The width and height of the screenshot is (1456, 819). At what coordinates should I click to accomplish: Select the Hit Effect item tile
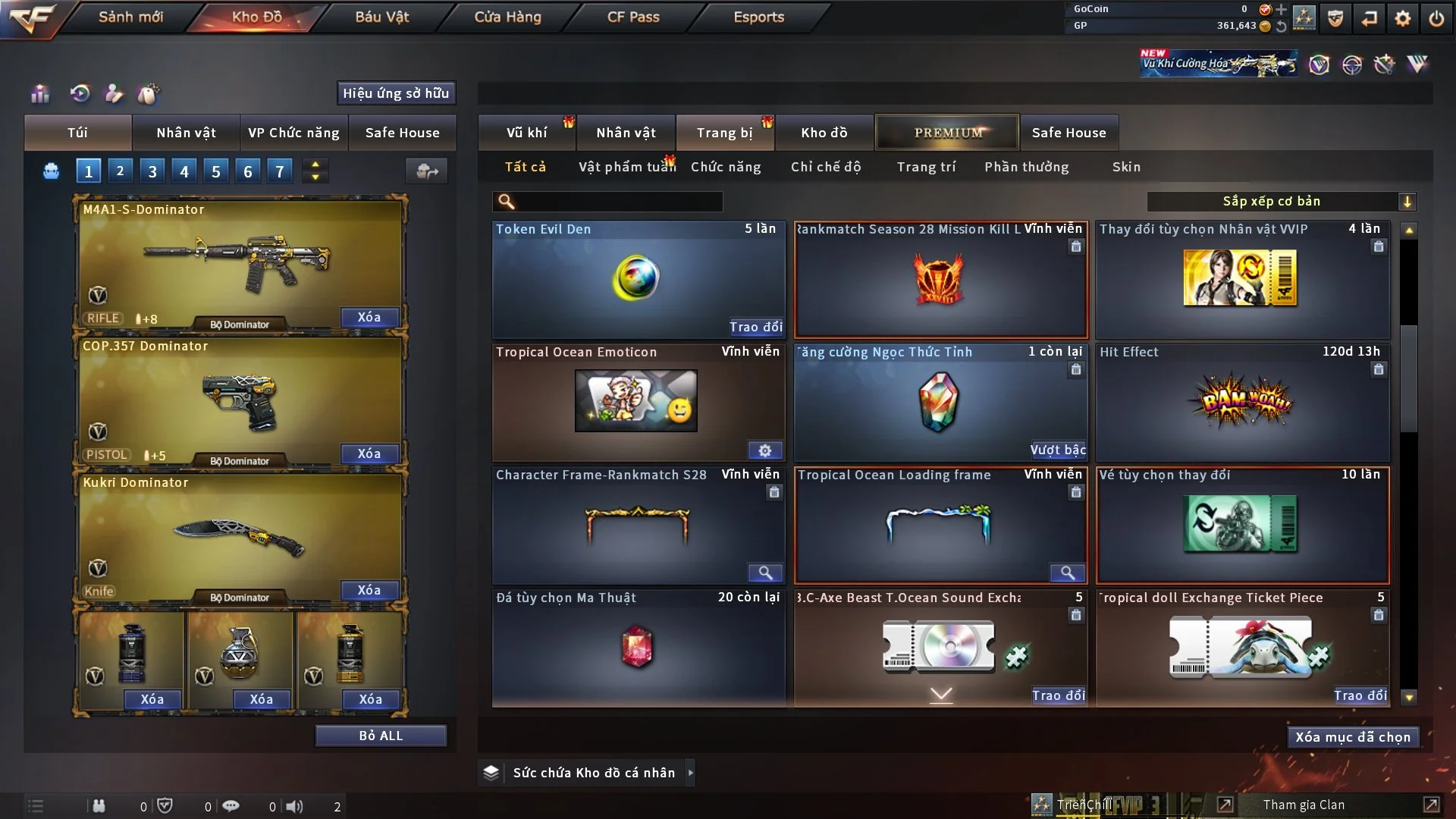click(x=1242, y=402)
